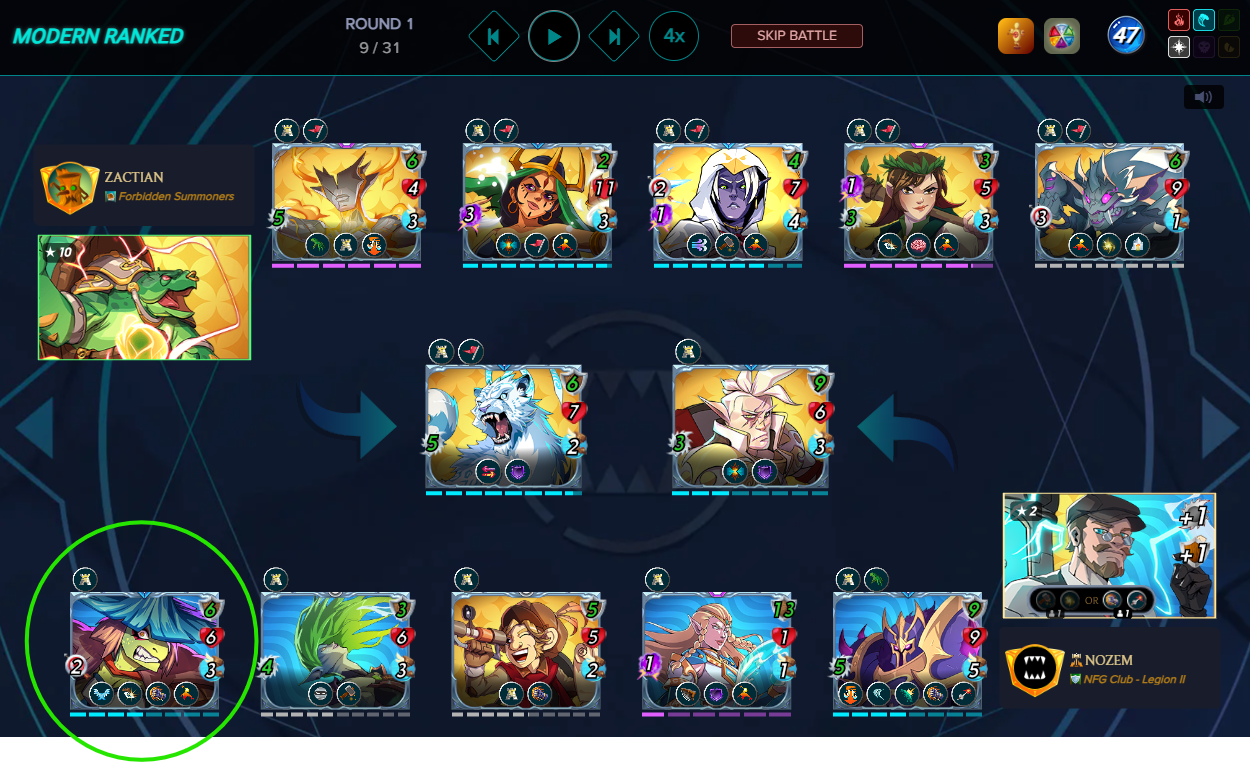
Task: Toggle the sound speaker button
Action: [1203, 97]
